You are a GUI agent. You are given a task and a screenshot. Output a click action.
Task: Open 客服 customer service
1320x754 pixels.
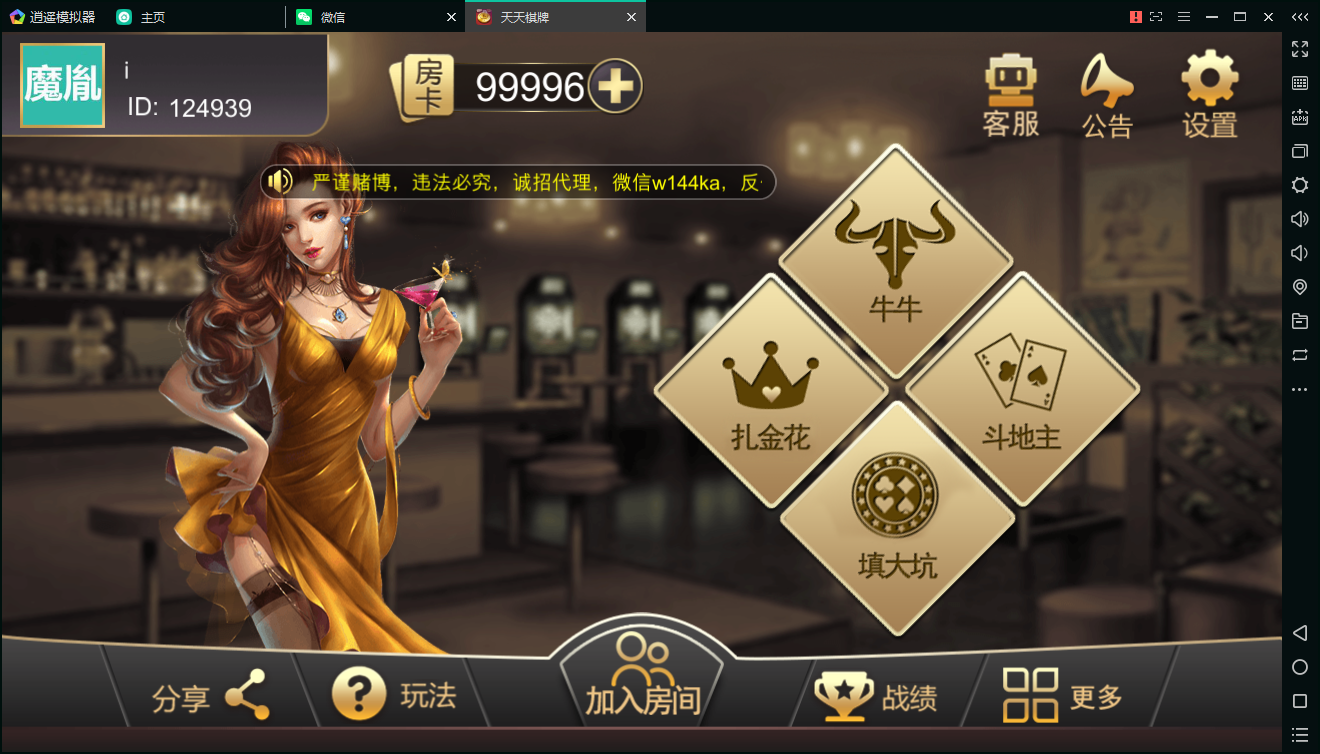pyautogui.click(x=1010, y=95)
